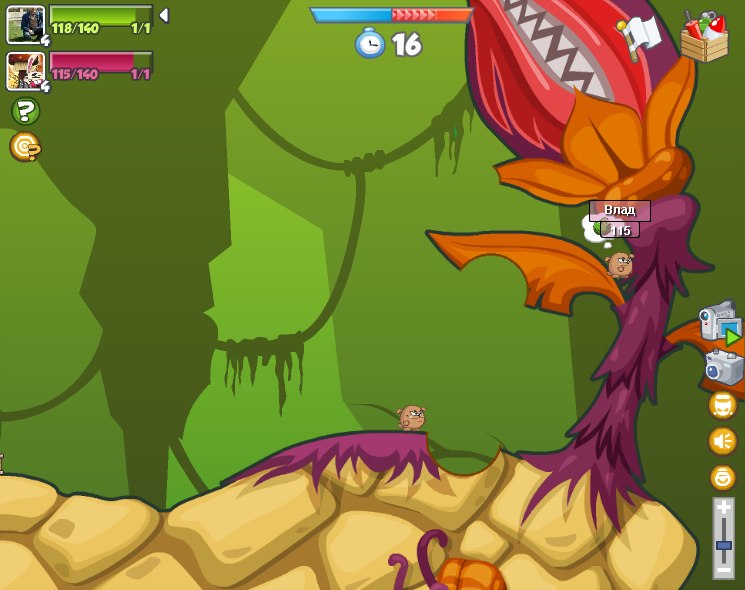Click the orange character face button
Image resolution: width=745 pixels, height=590 pixels.
722,405
